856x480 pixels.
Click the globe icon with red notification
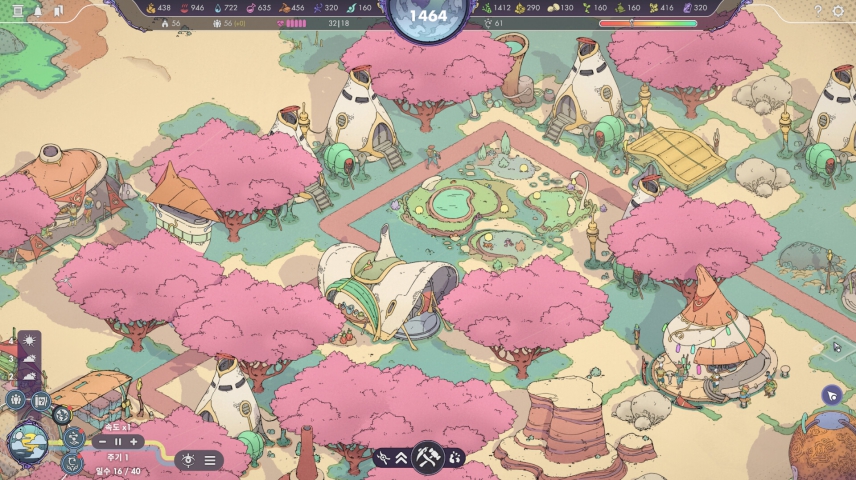(61, 414)
